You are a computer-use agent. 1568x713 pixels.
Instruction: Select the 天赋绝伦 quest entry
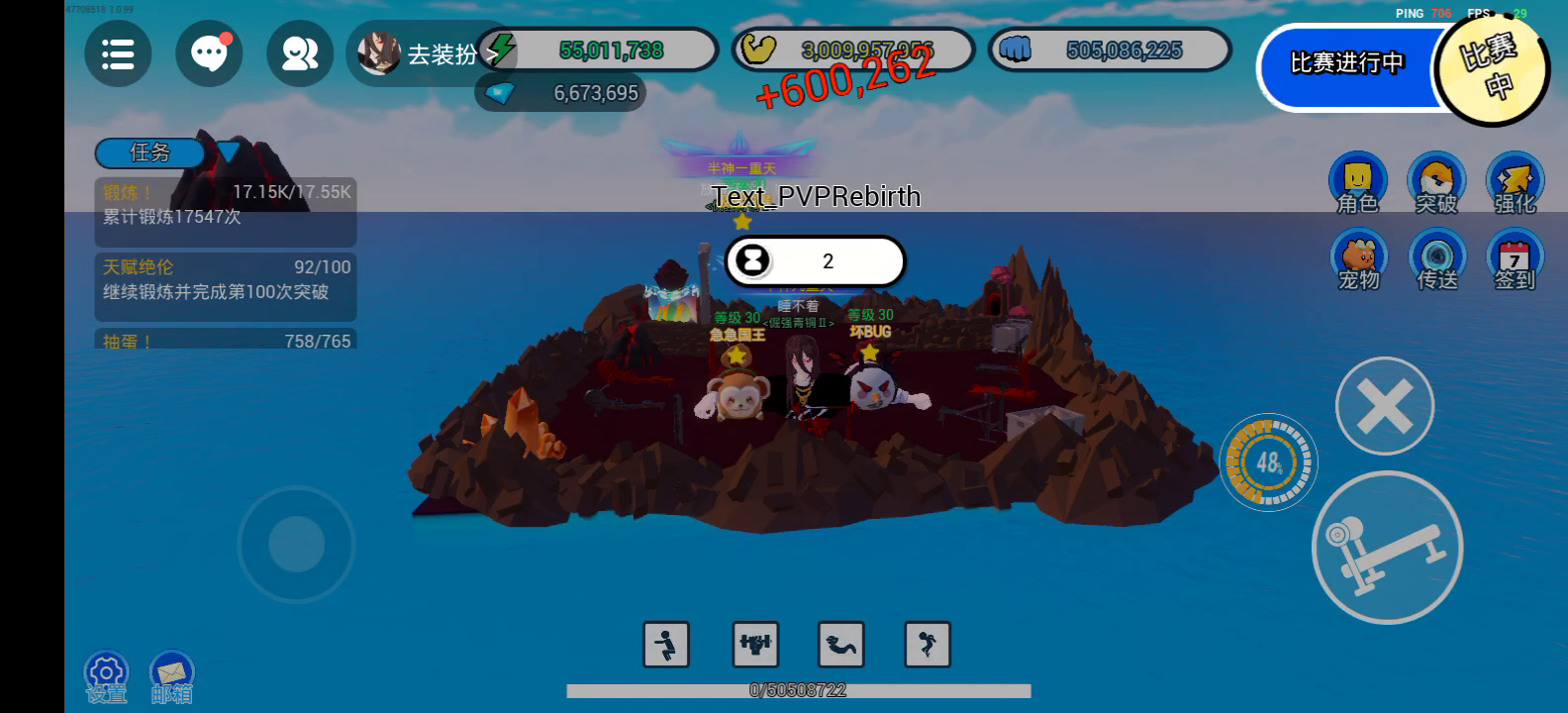click(225, 280)
